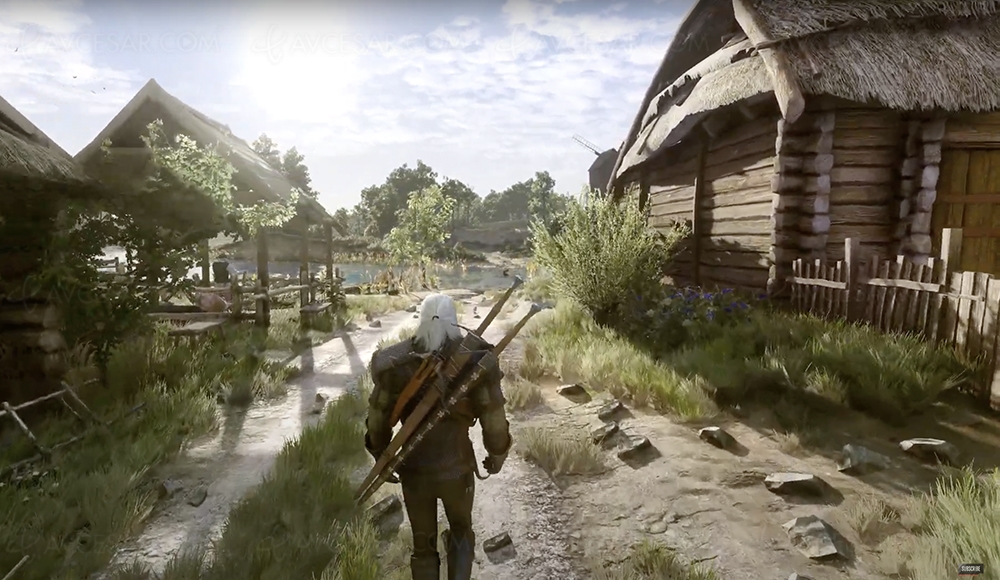
Task: Click the Subscribe video overlay button
Action: pyautogui.click(x=969, y=568)
